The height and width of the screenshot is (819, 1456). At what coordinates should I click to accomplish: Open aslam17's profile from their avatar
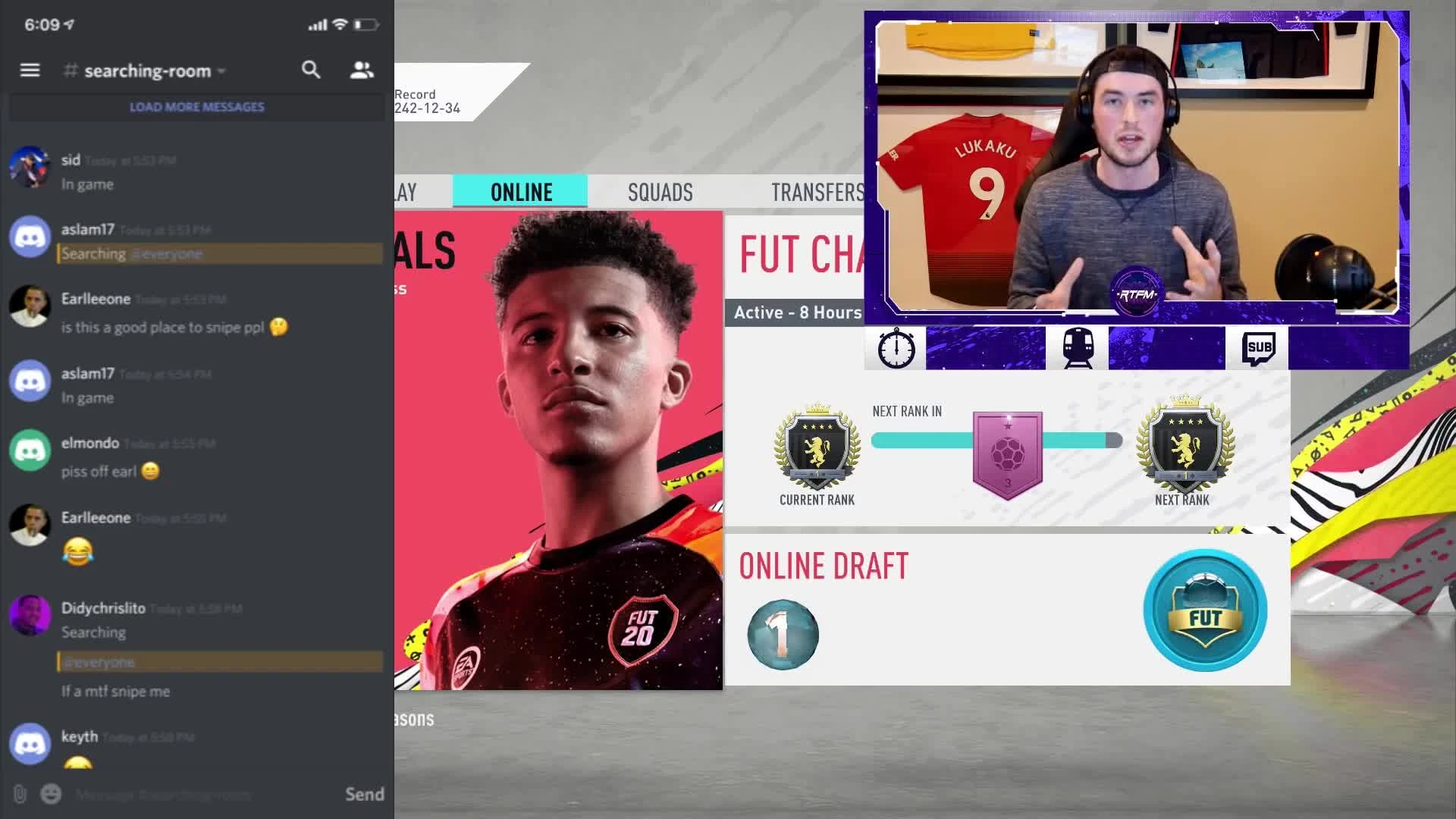pos(30,237)
